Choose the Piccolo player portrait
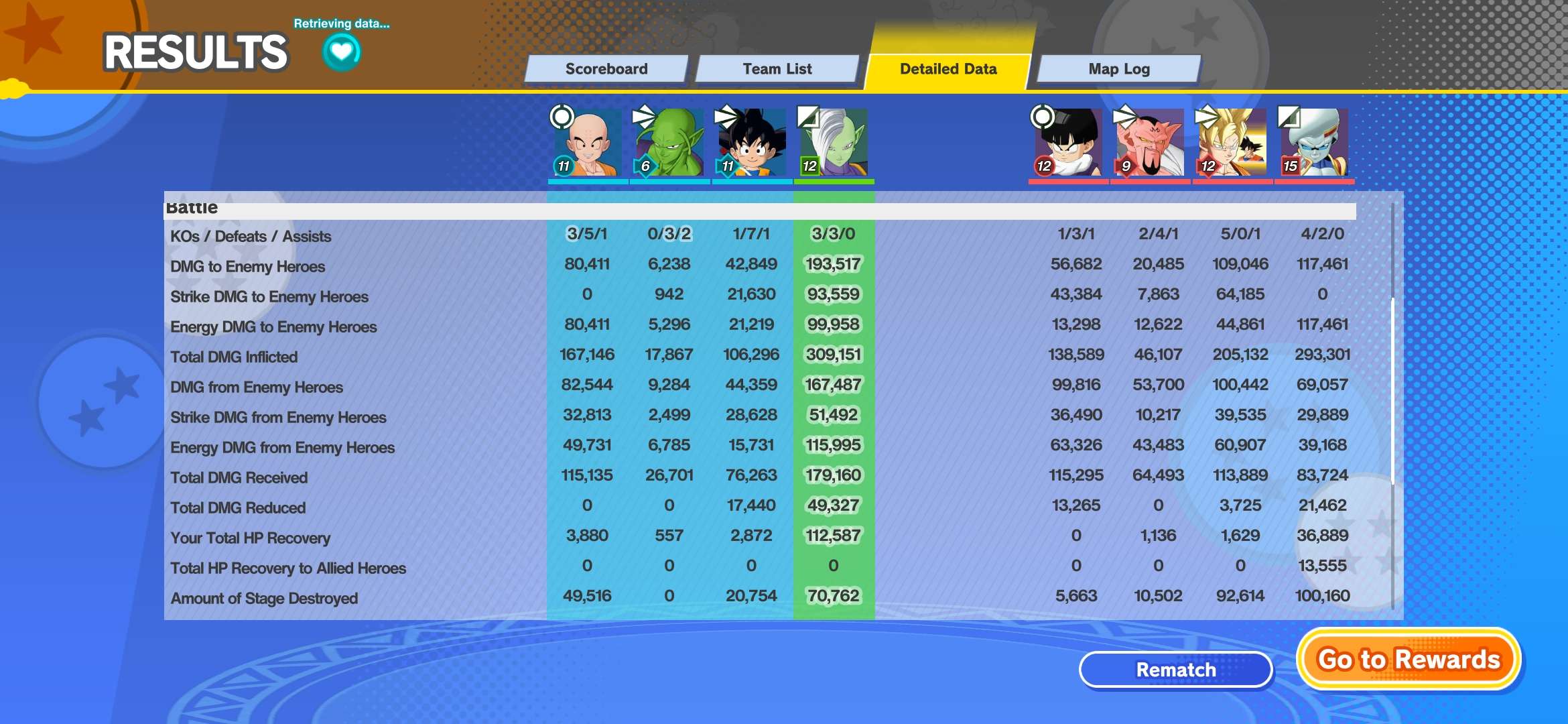This screenshot has width=1568, height=724. (669, 143)
